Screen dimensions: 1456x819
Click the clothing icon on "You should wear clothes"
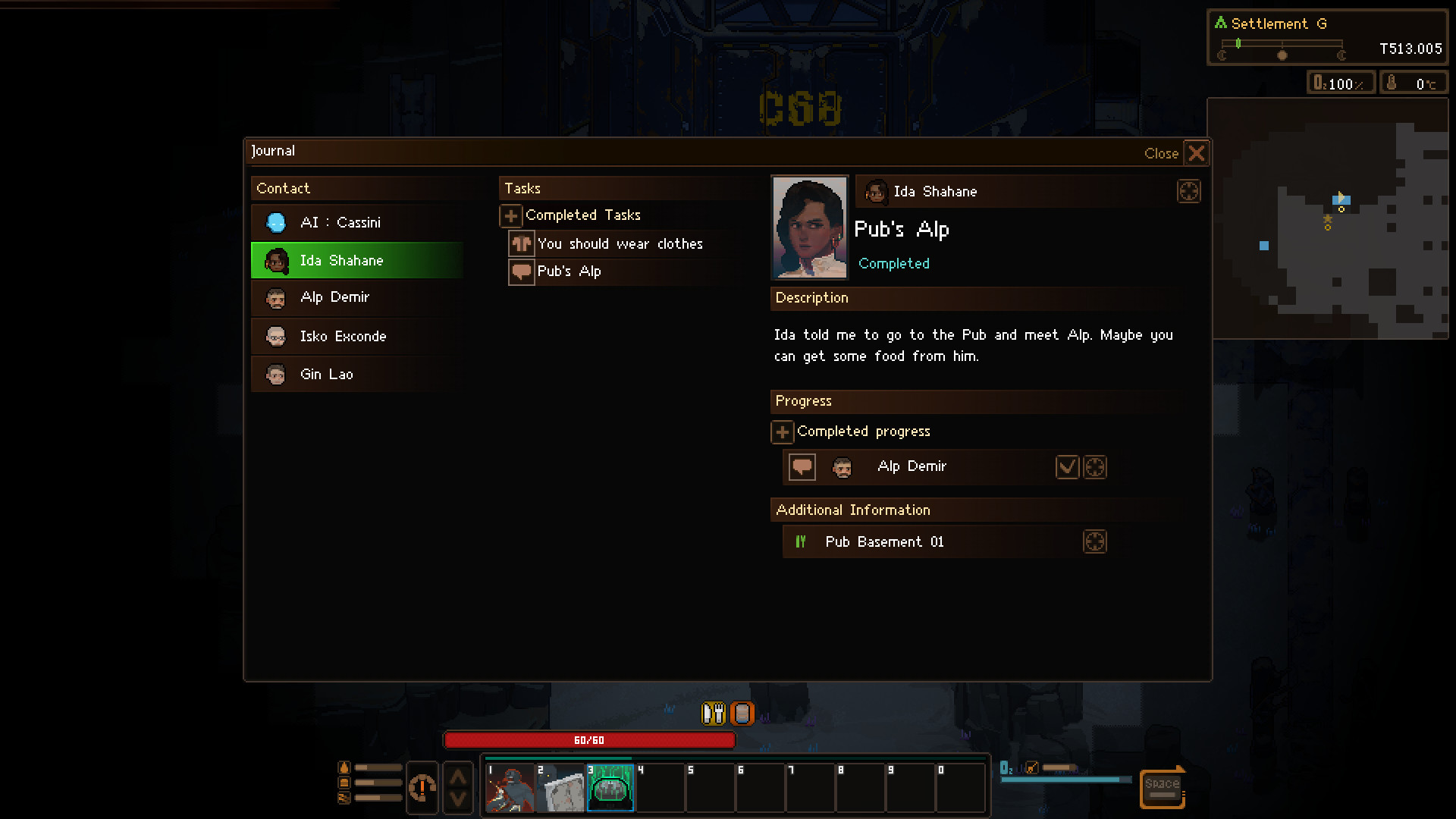[x=521, y=243]
